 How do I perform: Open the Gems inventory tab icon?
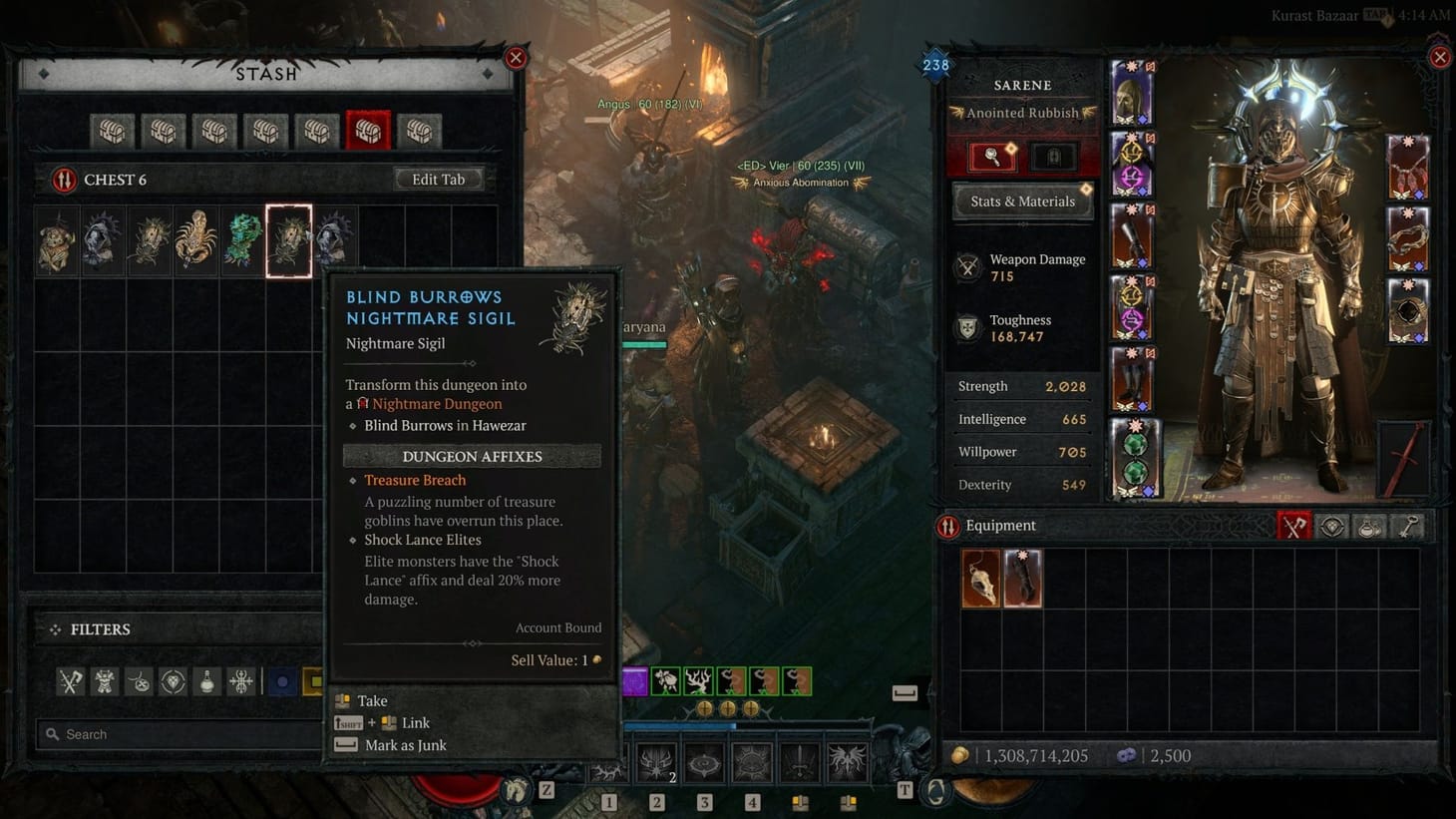[x=1331, y=526]
